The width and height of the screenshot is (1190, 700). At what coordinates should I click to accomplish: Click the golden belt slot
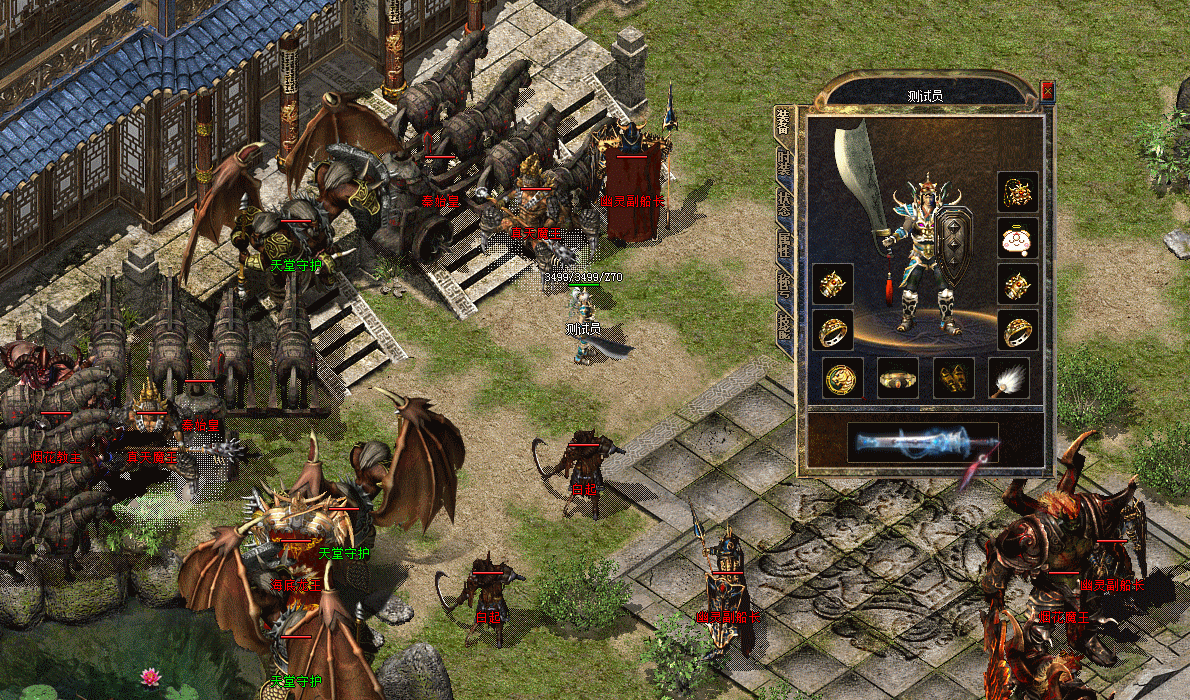coord(898,378)
